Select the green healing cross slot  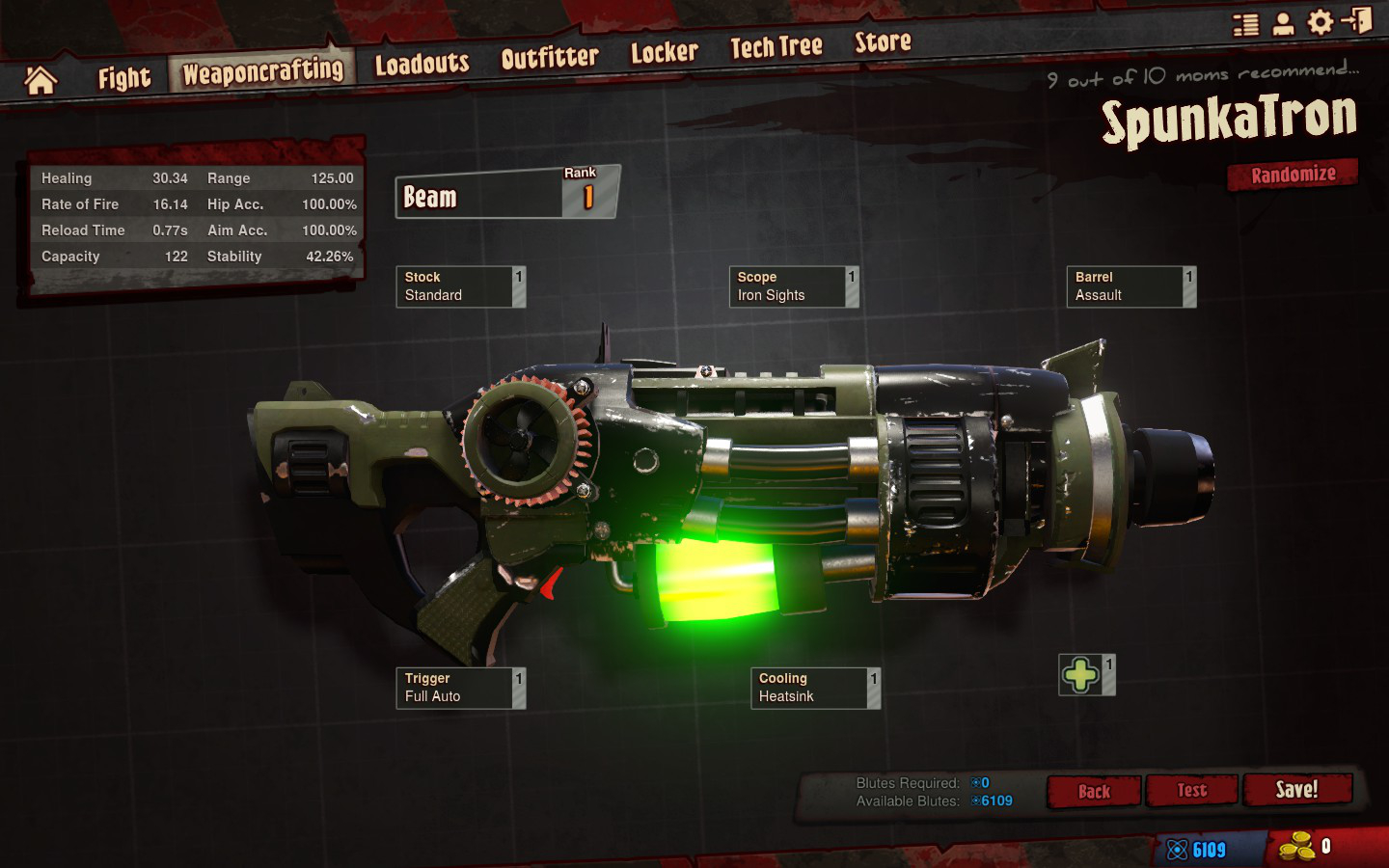point(1081,675)
